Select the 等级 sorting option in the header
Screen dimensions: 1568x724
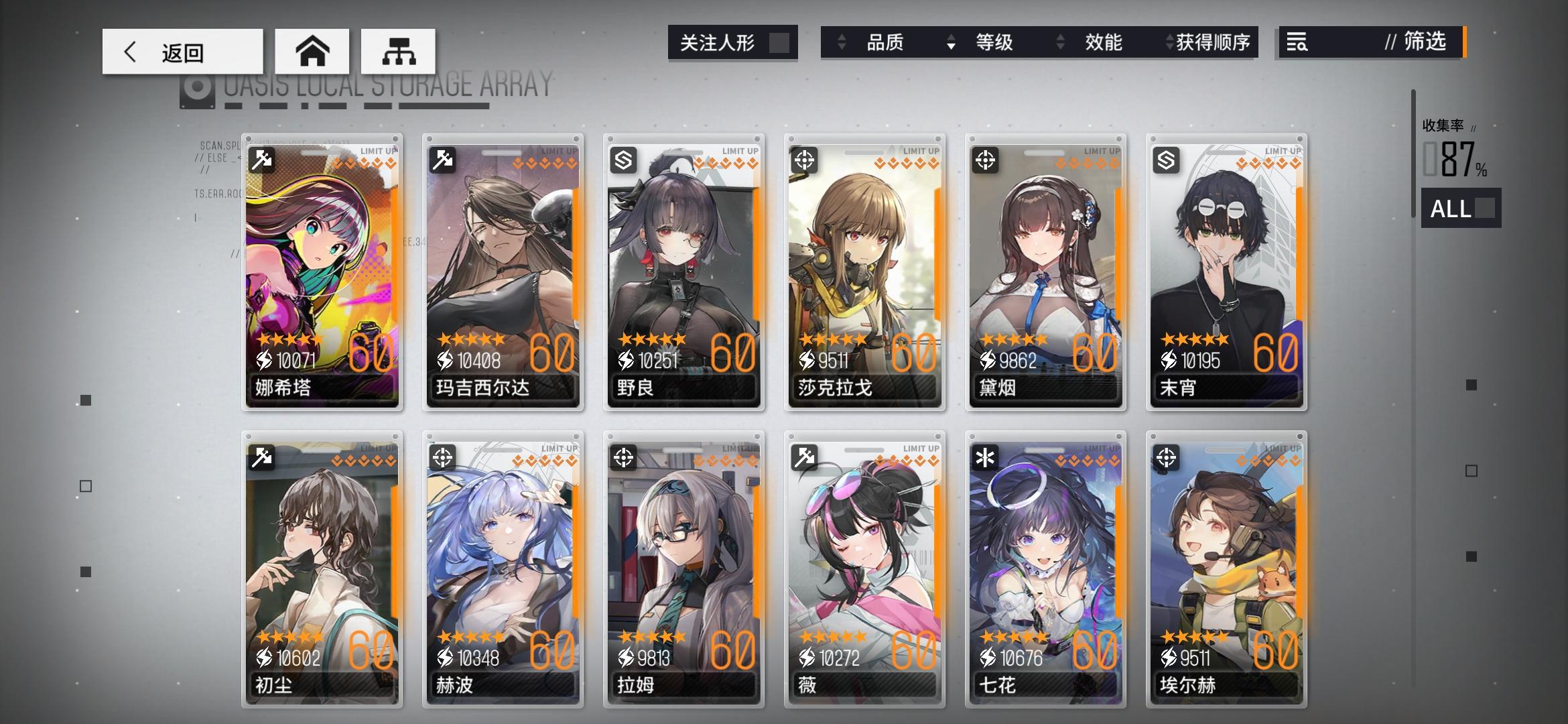coord(994,42)
